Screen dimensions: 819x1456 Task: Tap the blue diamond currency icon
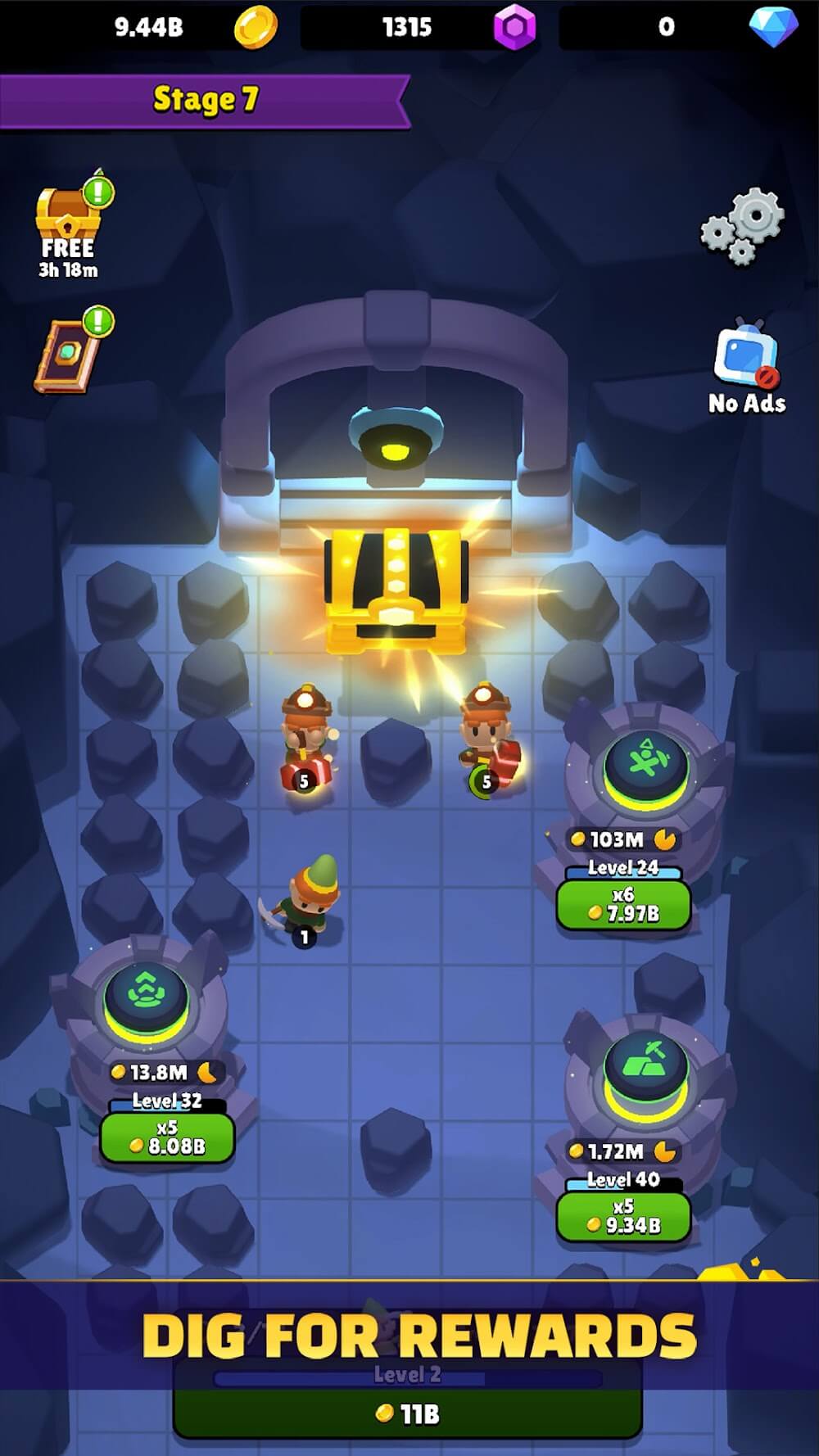coord(772,27)
